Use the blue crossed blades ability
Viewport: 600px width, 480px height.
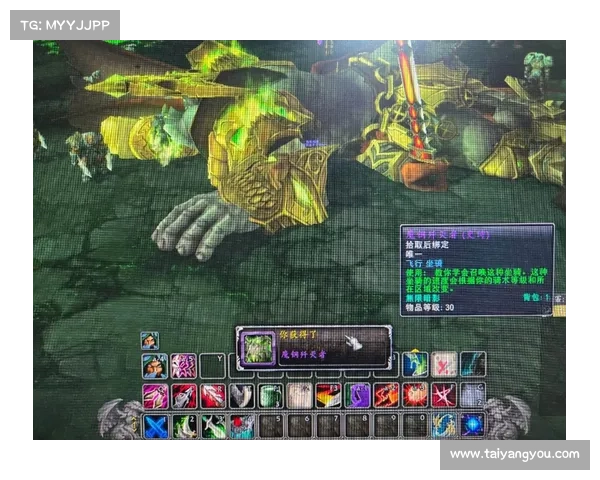155,425
